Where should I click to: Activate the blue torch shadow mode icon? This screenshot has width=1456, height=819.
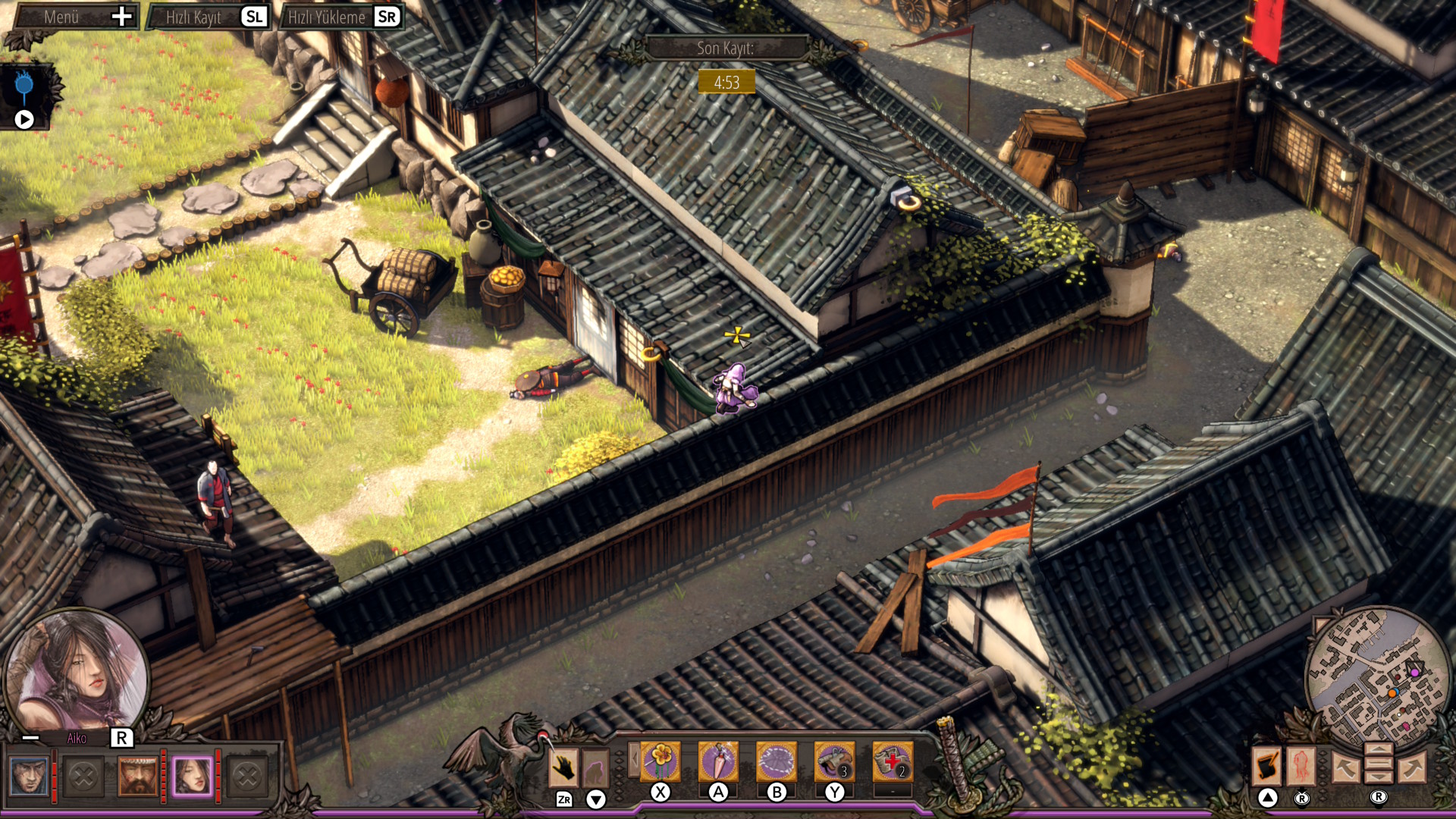[24, 87]
